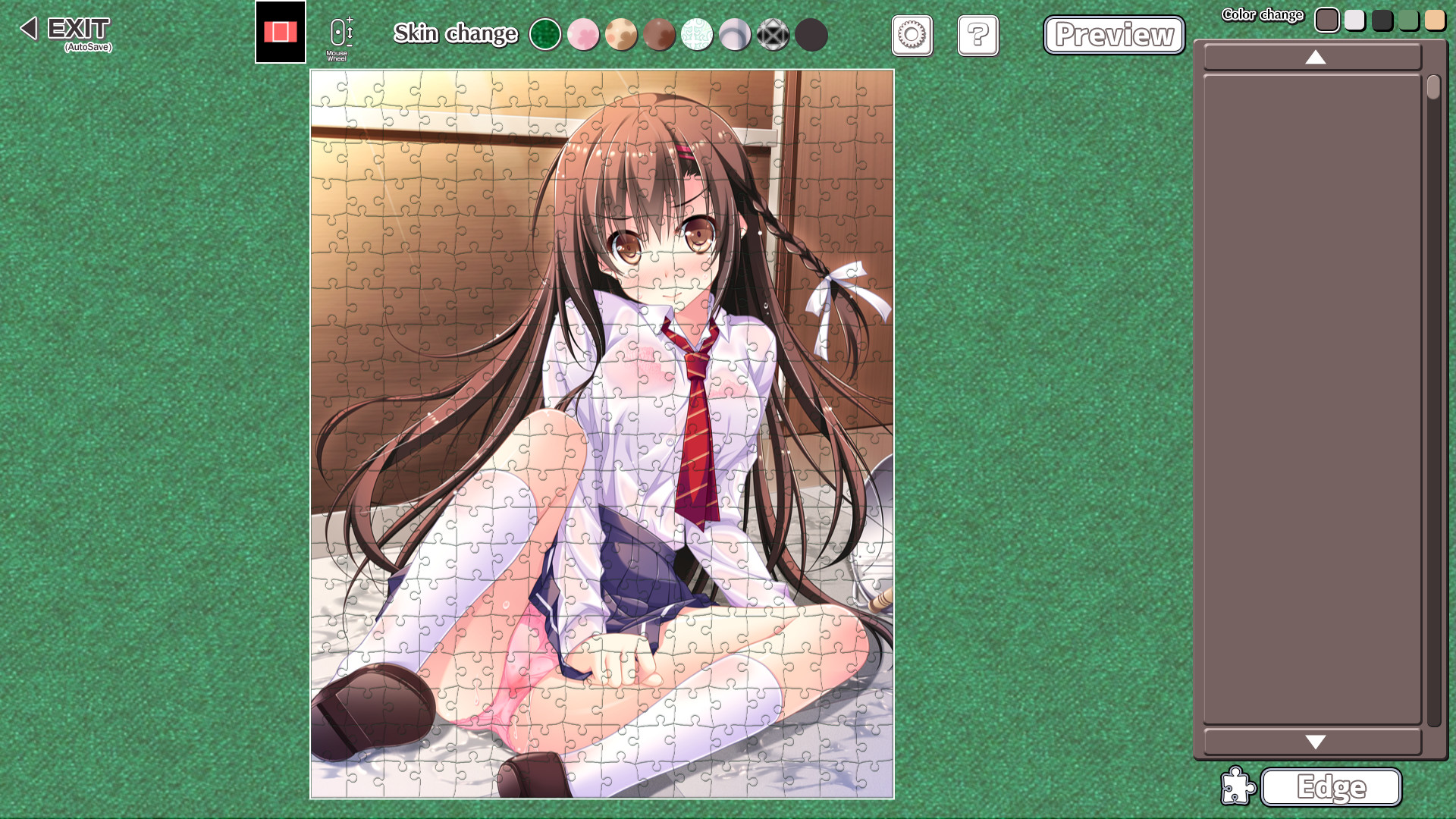1456x819 pixels.
Task: Select the brown flower puzzle skin
Action: (x=660, y=35)
